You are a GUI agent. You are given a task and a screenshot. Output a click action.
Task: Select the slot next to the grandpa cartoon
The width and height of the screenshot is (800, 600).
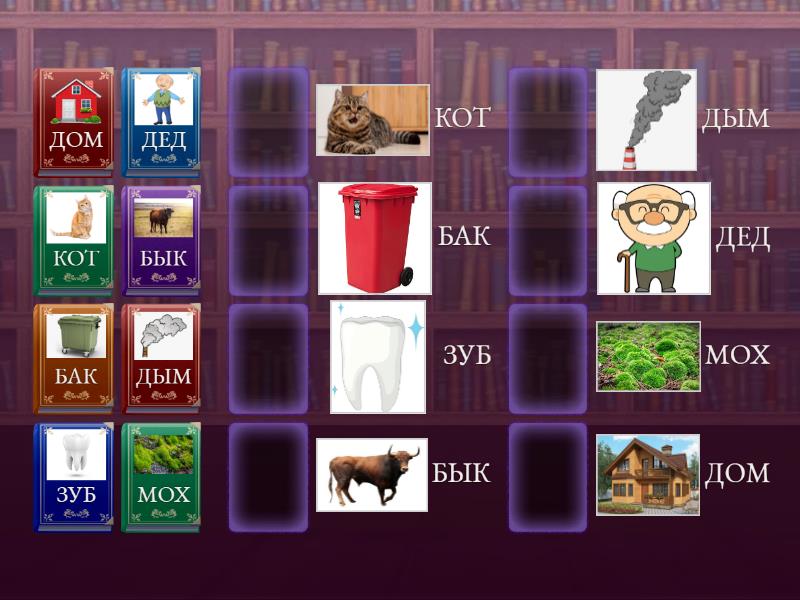[x=548, y=240]
